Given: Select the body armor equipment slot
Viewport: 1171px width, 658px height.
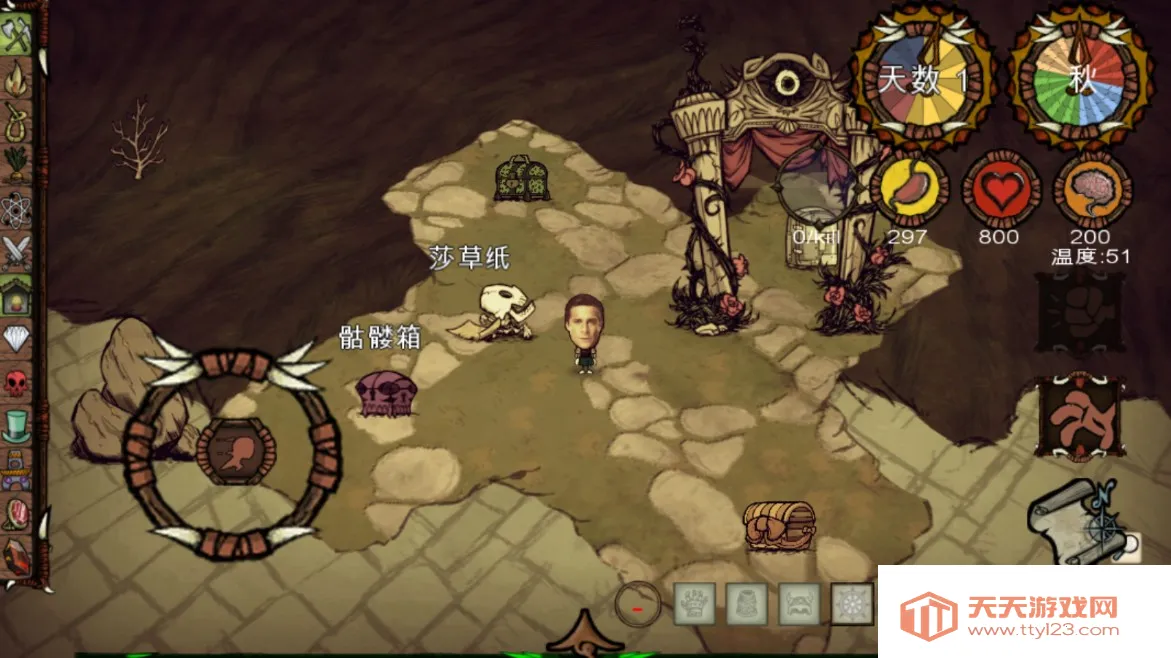Looking at the screenshot, I should coord(746,603).
